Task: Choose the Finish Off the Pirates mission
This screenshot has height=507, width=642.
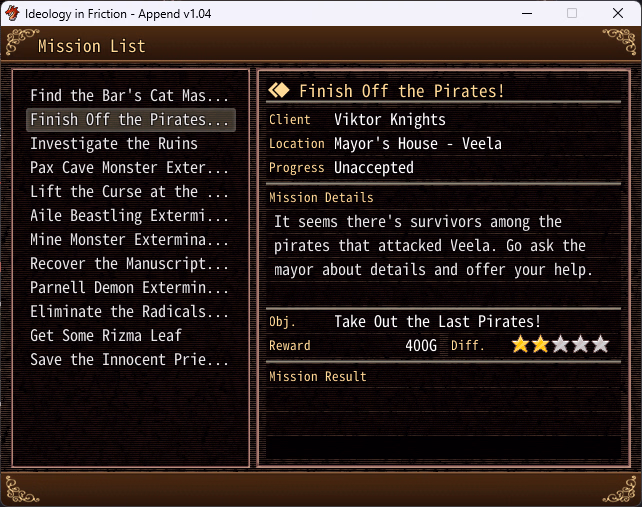Action: [x=130, y=120]
